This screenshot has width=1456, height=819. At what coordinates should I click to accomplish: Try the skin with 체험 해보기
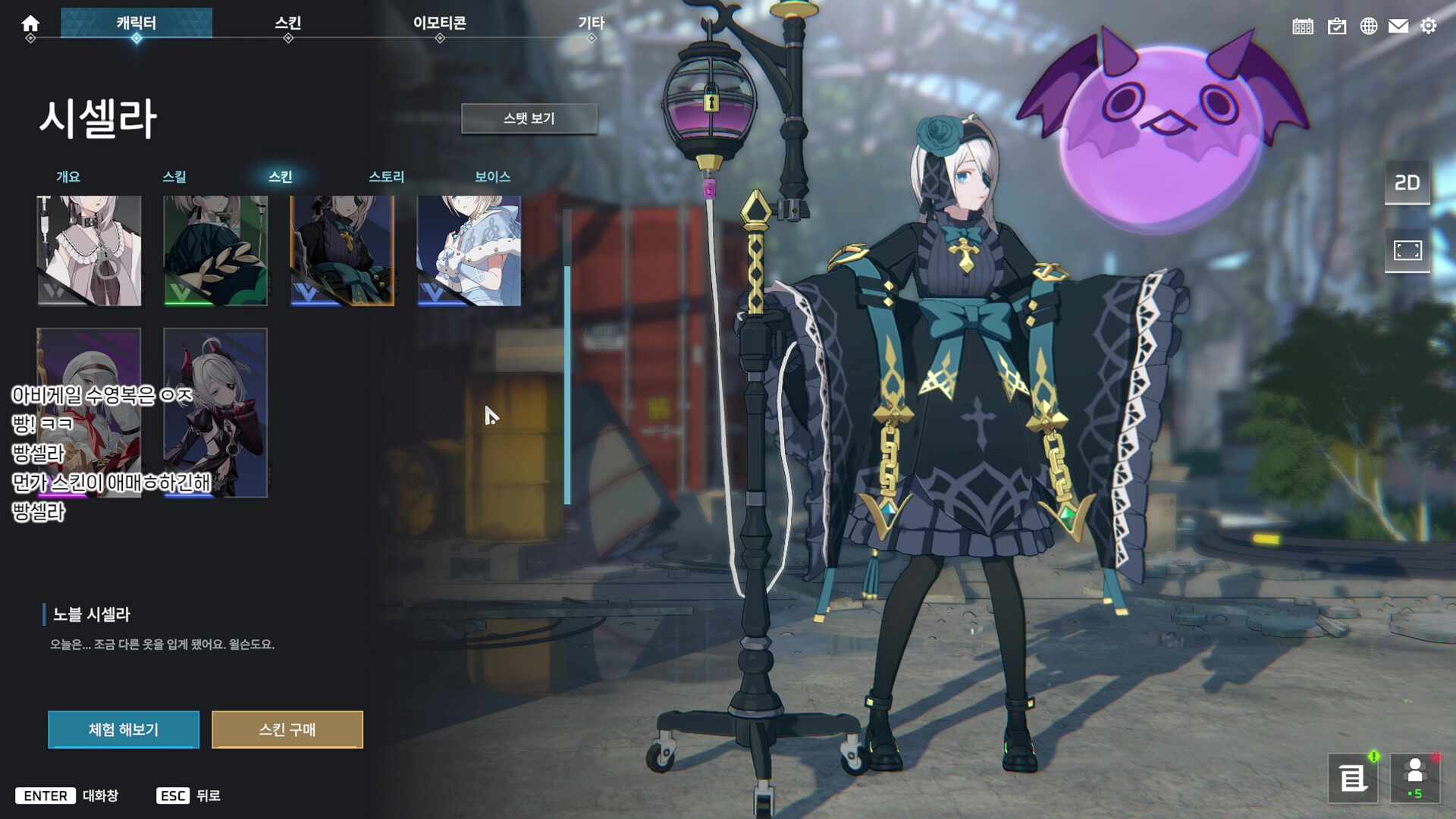coord(124,730)
